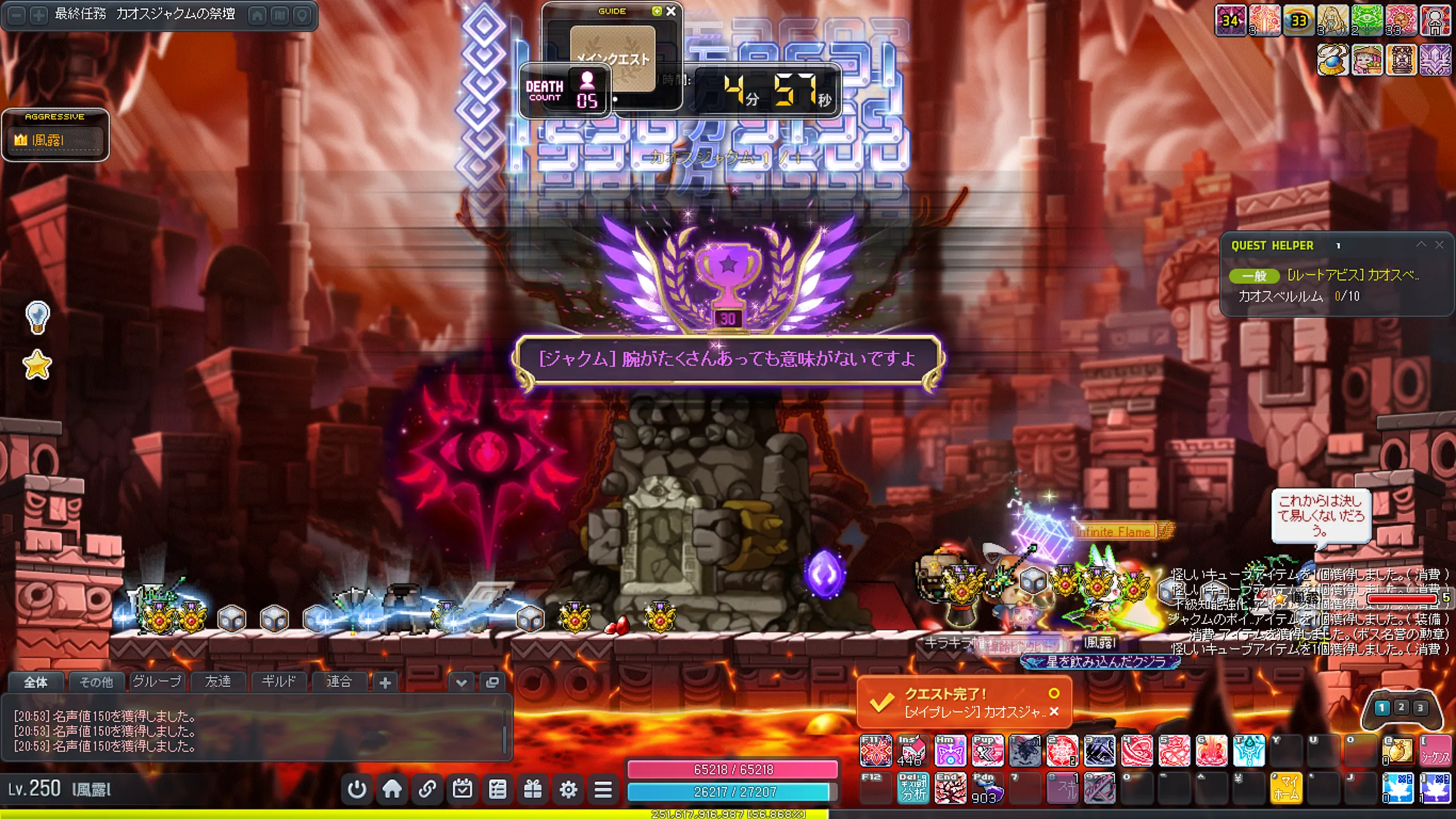Screen dimensions: 1456x819
Task: Open the three-line main menu button
Action: pos(603,789)
